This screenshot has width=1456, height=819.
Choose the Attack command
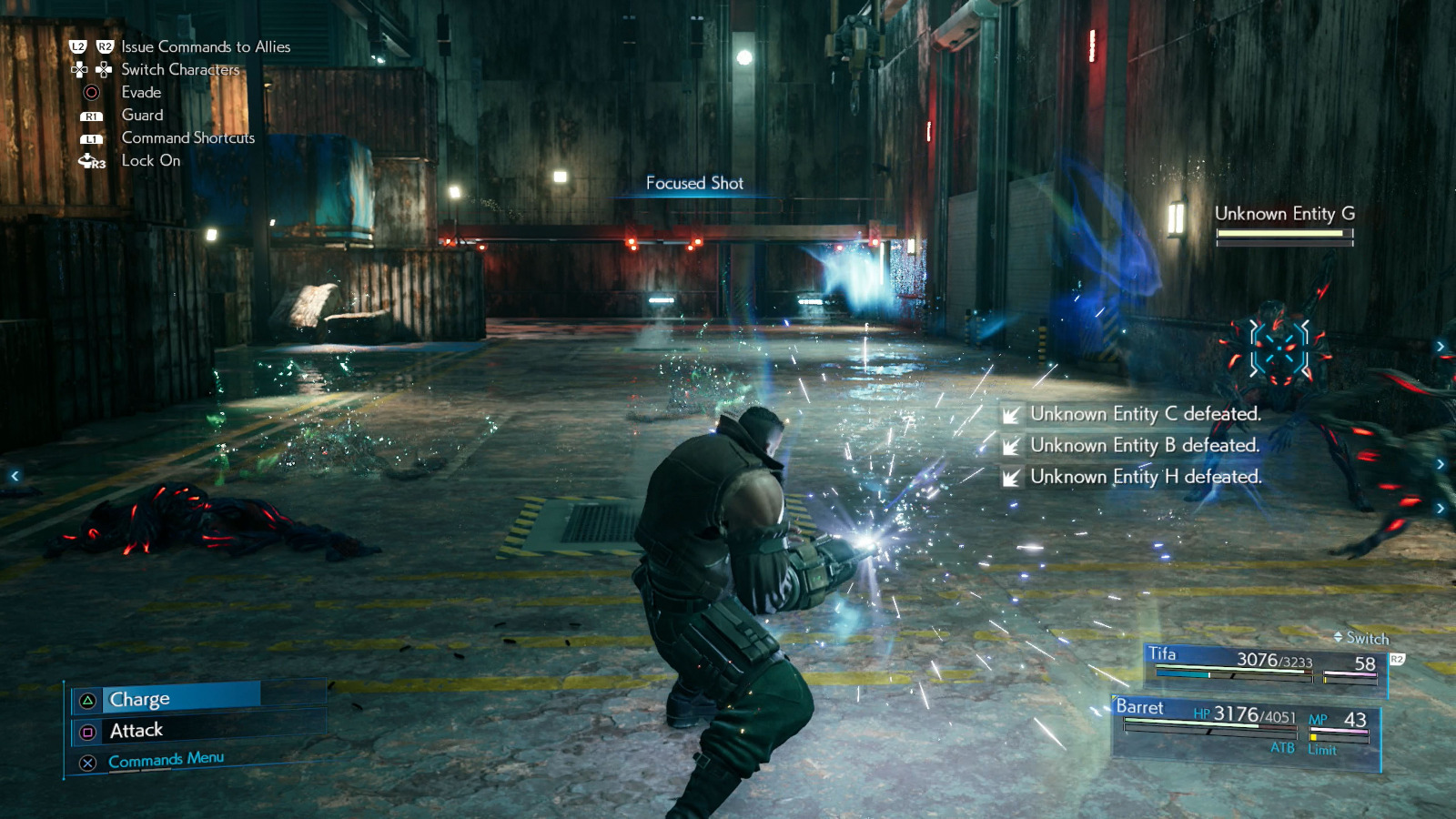coord(136,731)
